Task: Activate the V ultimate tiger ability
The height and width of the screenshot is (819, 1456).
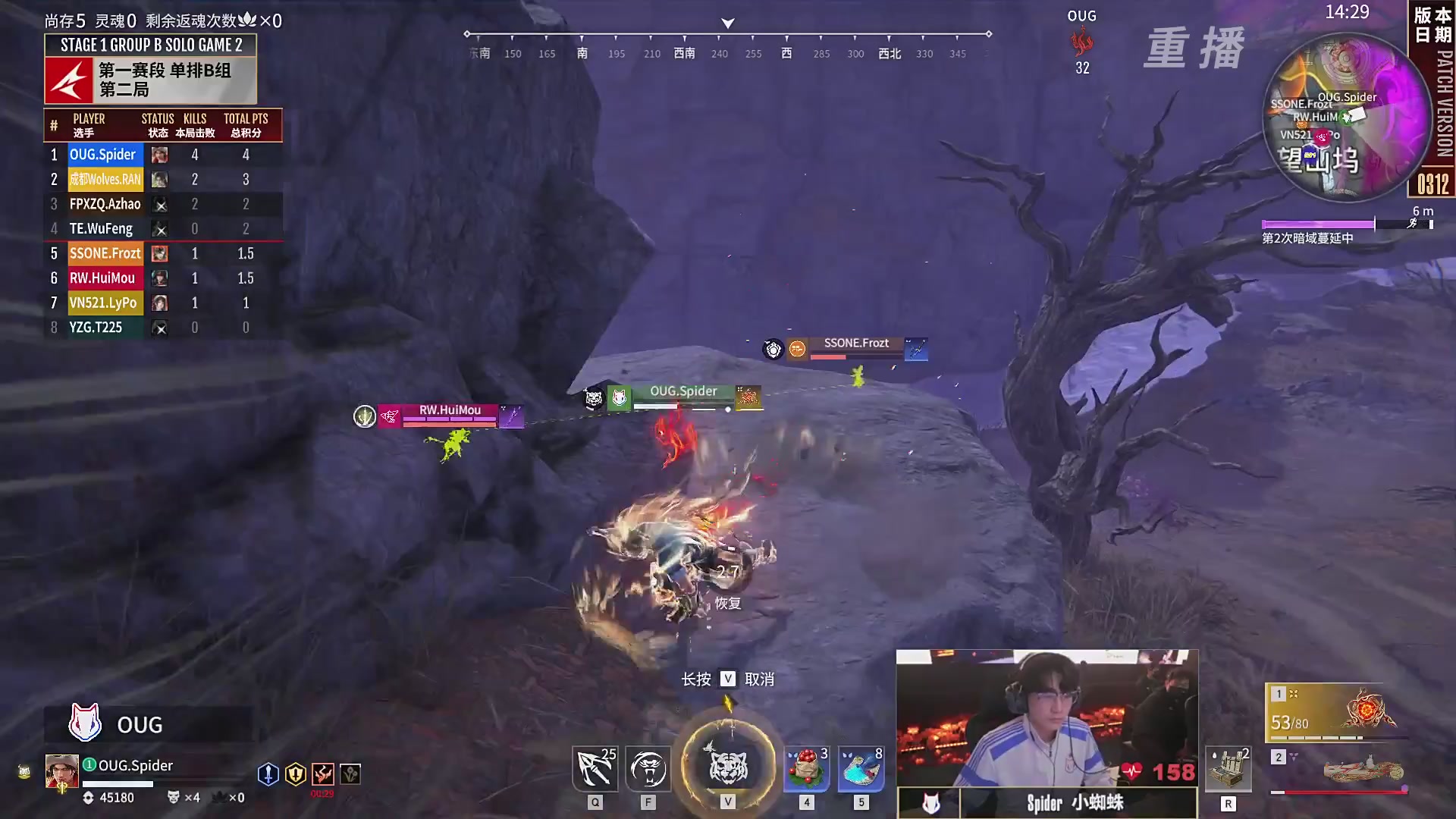Action: [x=728, y=768]
